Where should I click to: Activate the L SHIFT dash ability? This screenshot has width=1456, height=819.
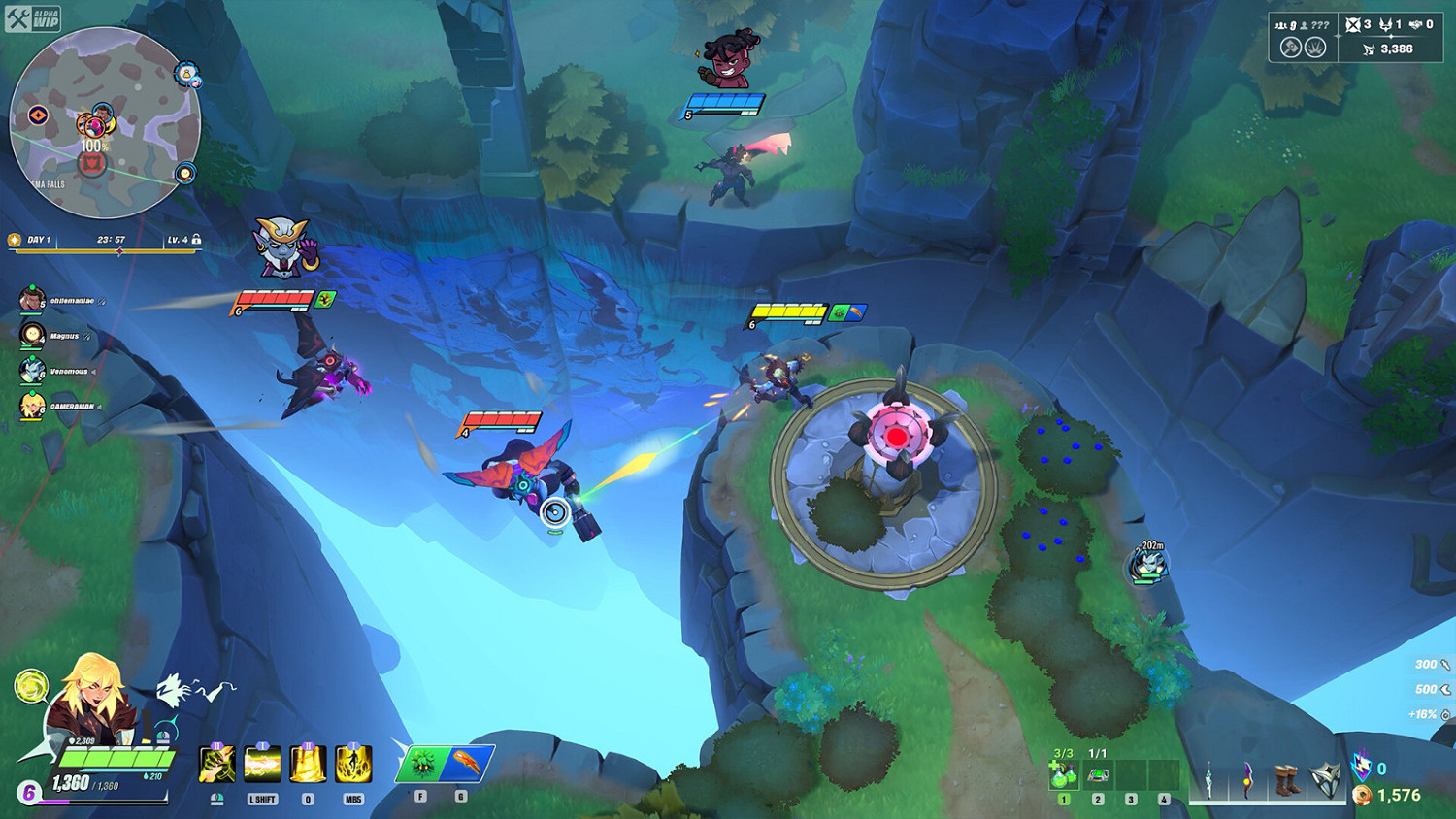pos(260,762)
